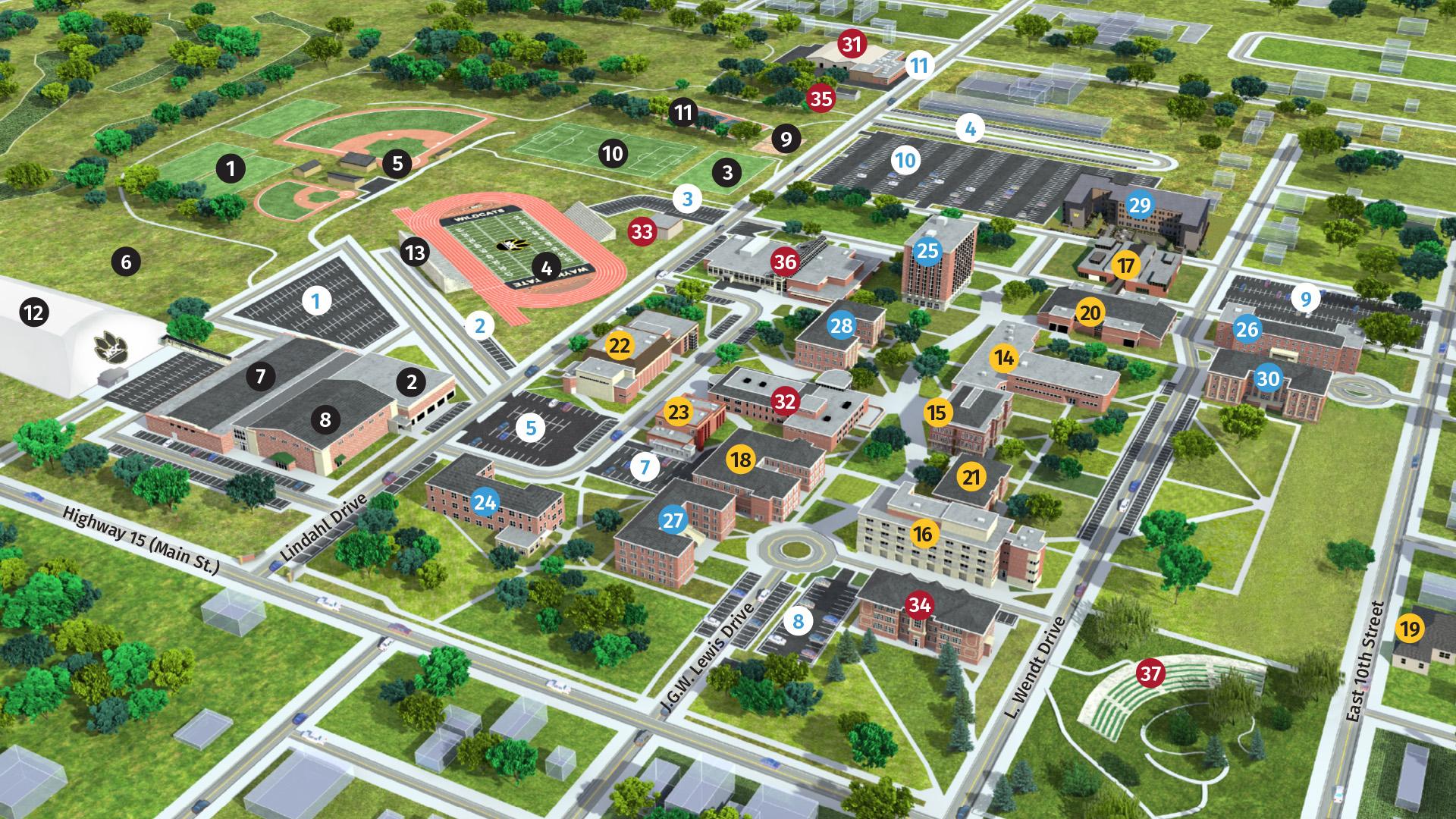Viewport: 1456px width, 819px height.
Task: Click yellow map marker 16
Action: (x=923, y=534)
